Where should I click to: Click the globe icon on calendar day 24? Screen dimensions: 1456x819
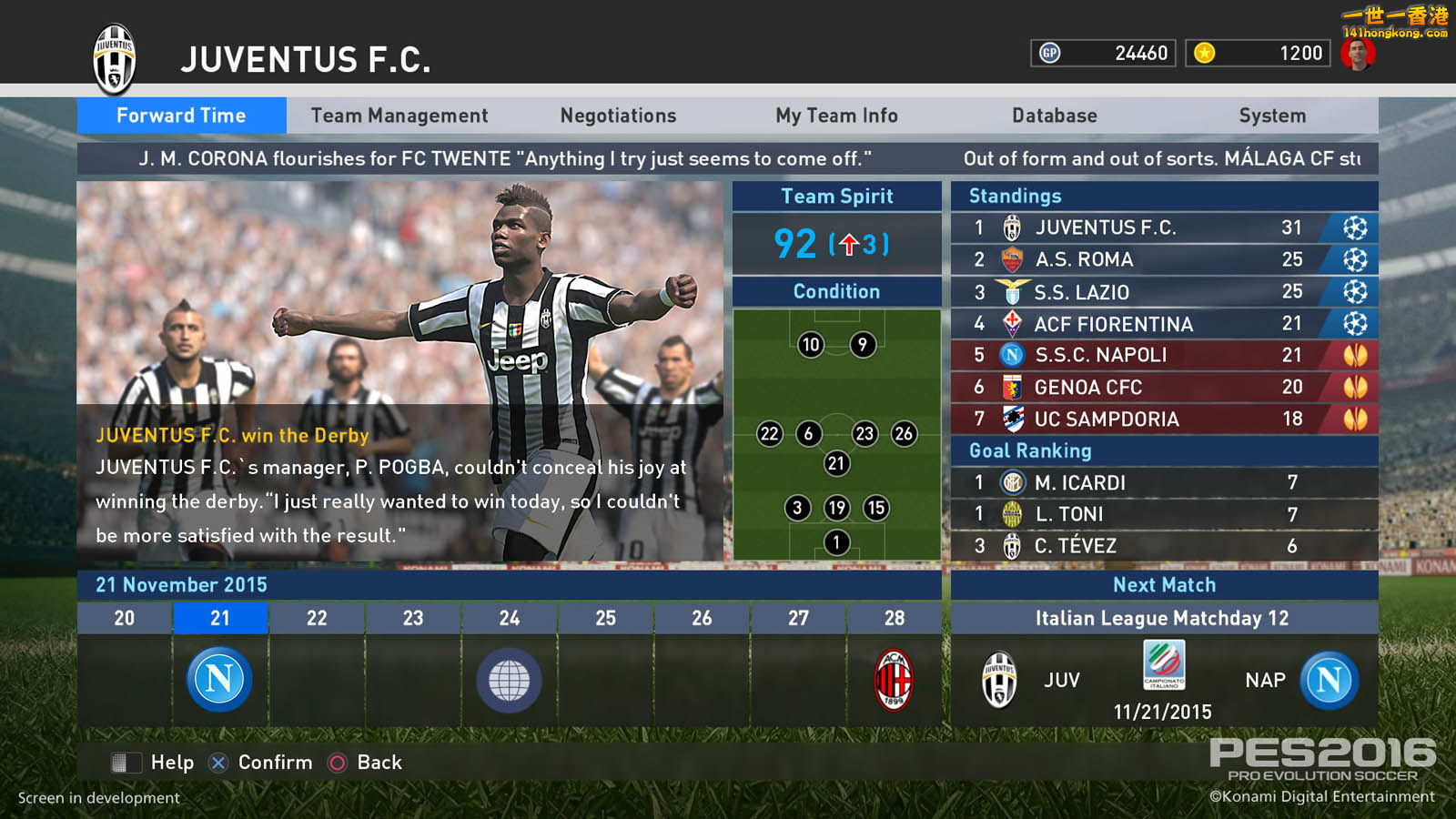tap(509, 680)
